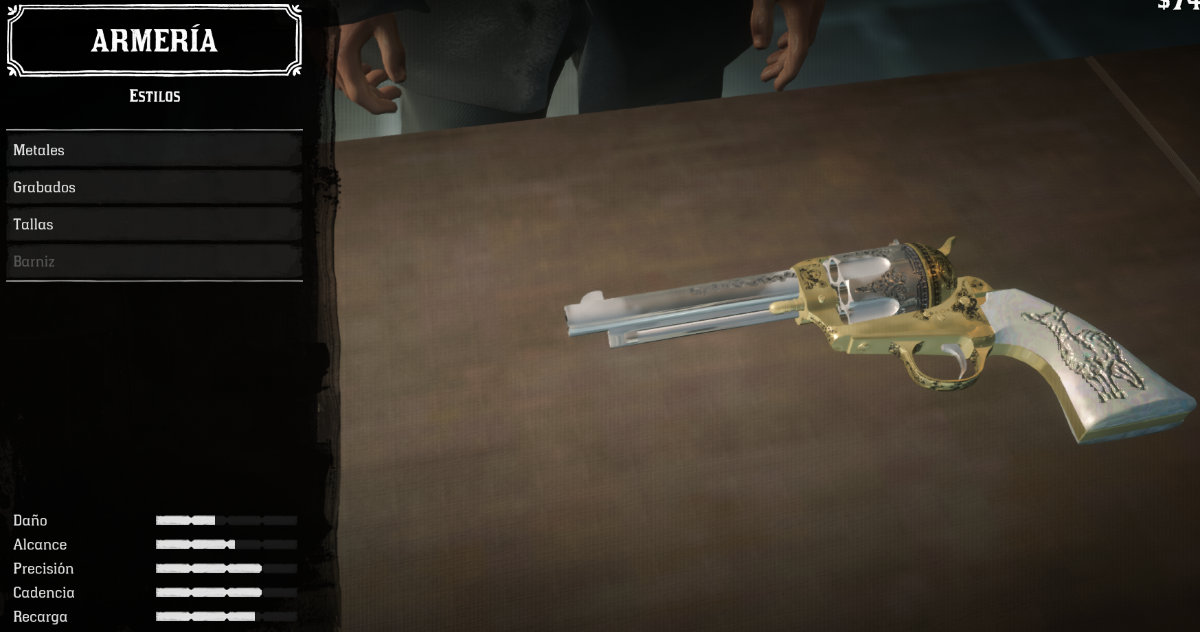The width and height of the screenshot is (1200, 632).
Task: Choose the Tallas customization option
Action: click(x=154, y=224)
